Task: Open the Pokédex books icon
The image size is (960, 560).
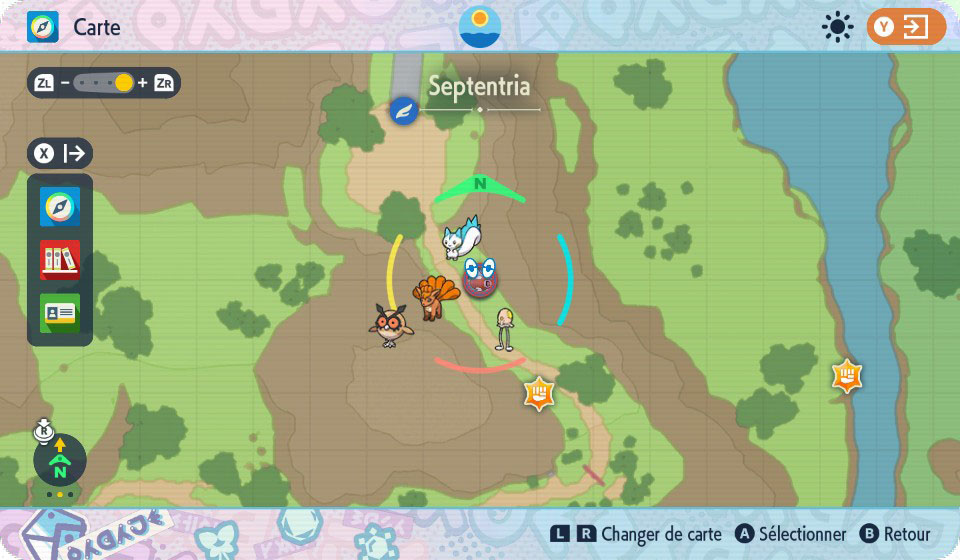Action: click(x=60, y=260)
